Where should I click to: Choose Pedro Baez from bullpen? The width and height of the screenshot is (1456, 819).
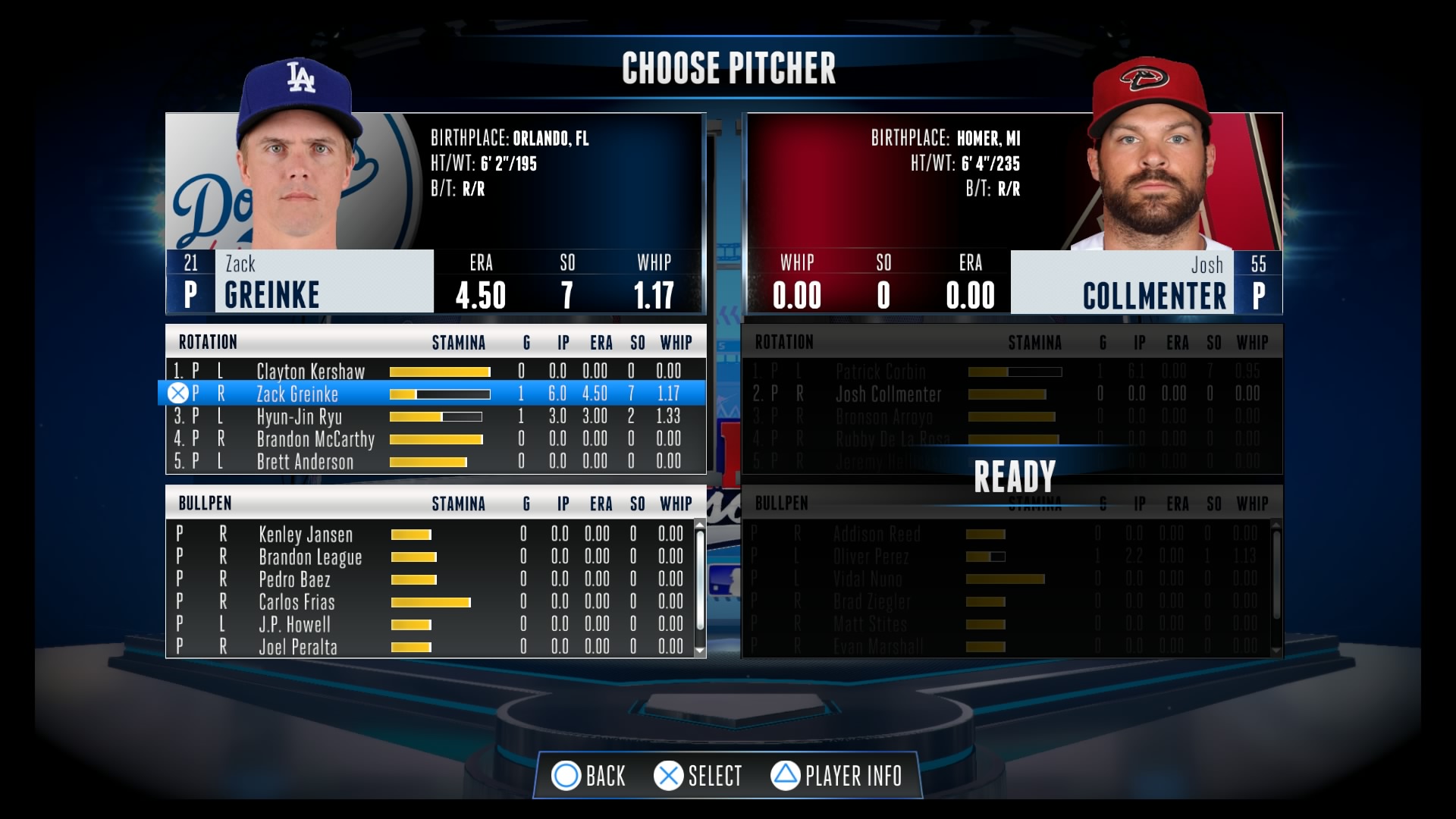click(x=294, y=580)
